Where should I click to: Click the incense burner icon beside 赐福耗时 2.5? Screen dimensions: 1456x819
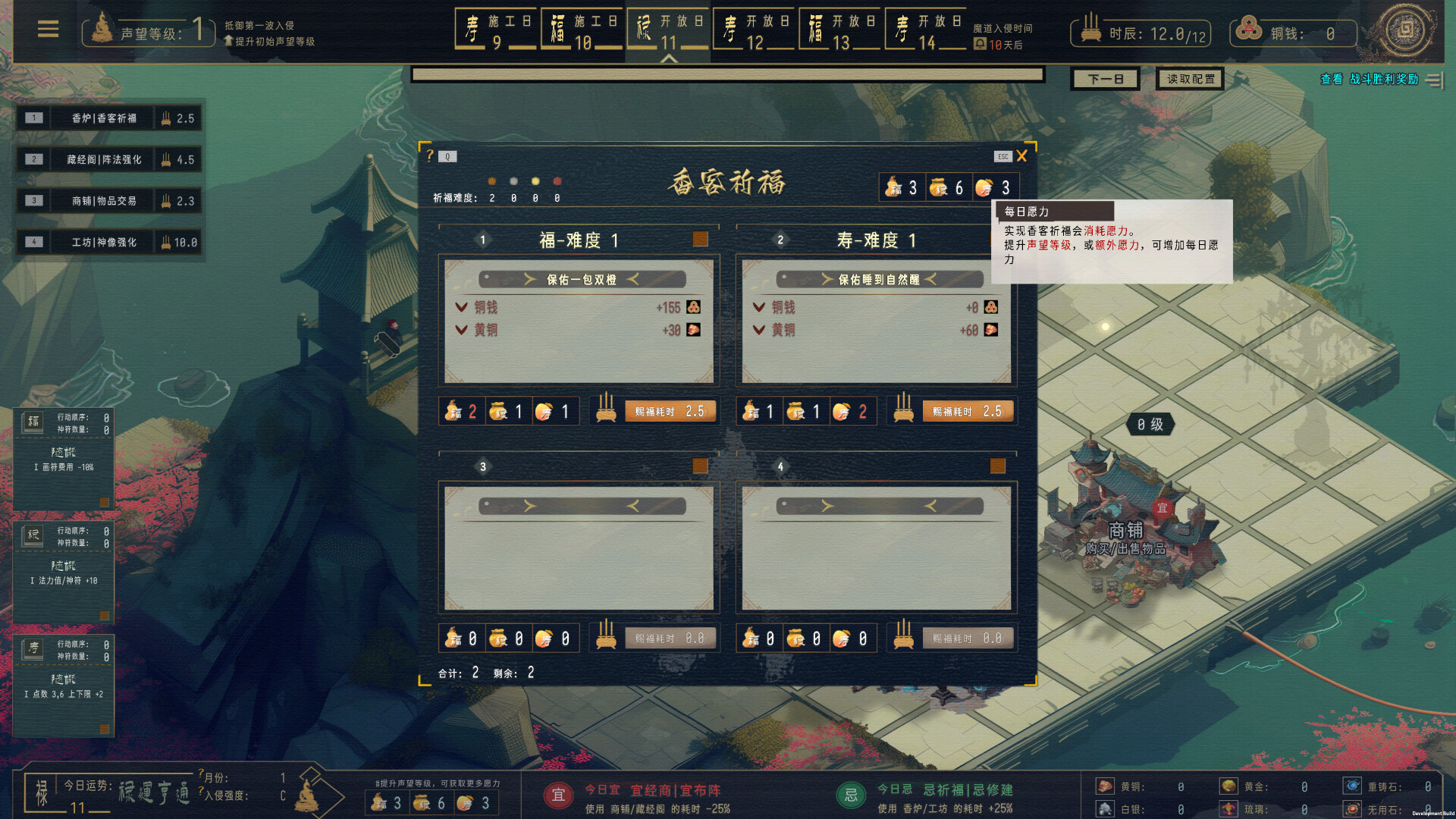tap(604, 411)
